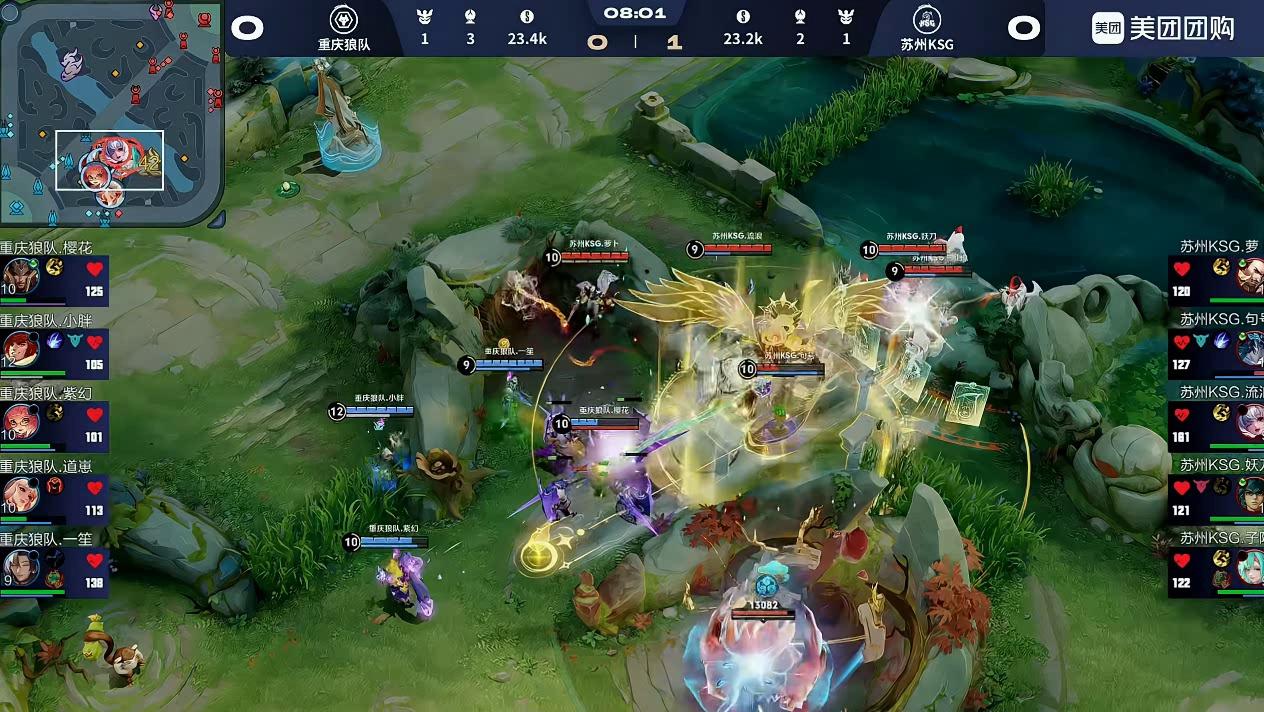
Task: Click the 苏州KSG team logo
Action: (x=927, y=20)
